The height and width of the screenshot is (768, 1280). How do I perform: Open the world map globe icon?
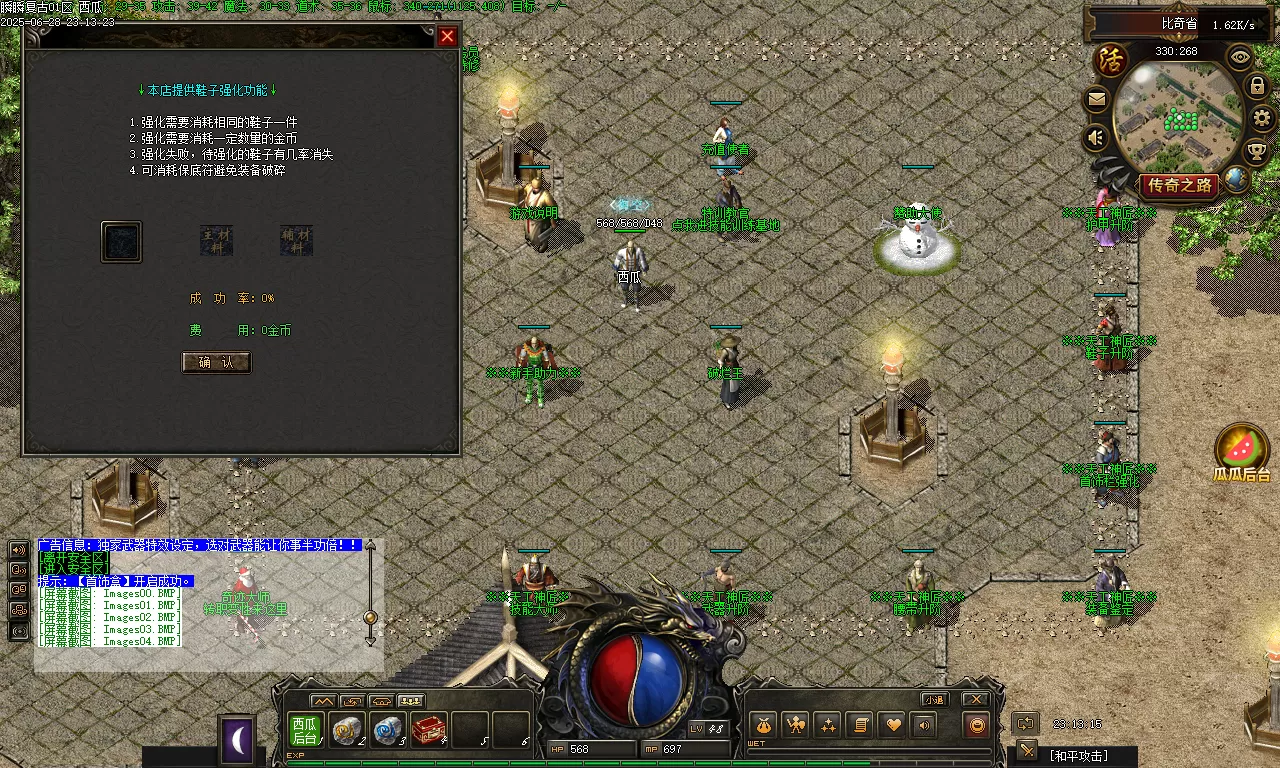pos(1237,180)
